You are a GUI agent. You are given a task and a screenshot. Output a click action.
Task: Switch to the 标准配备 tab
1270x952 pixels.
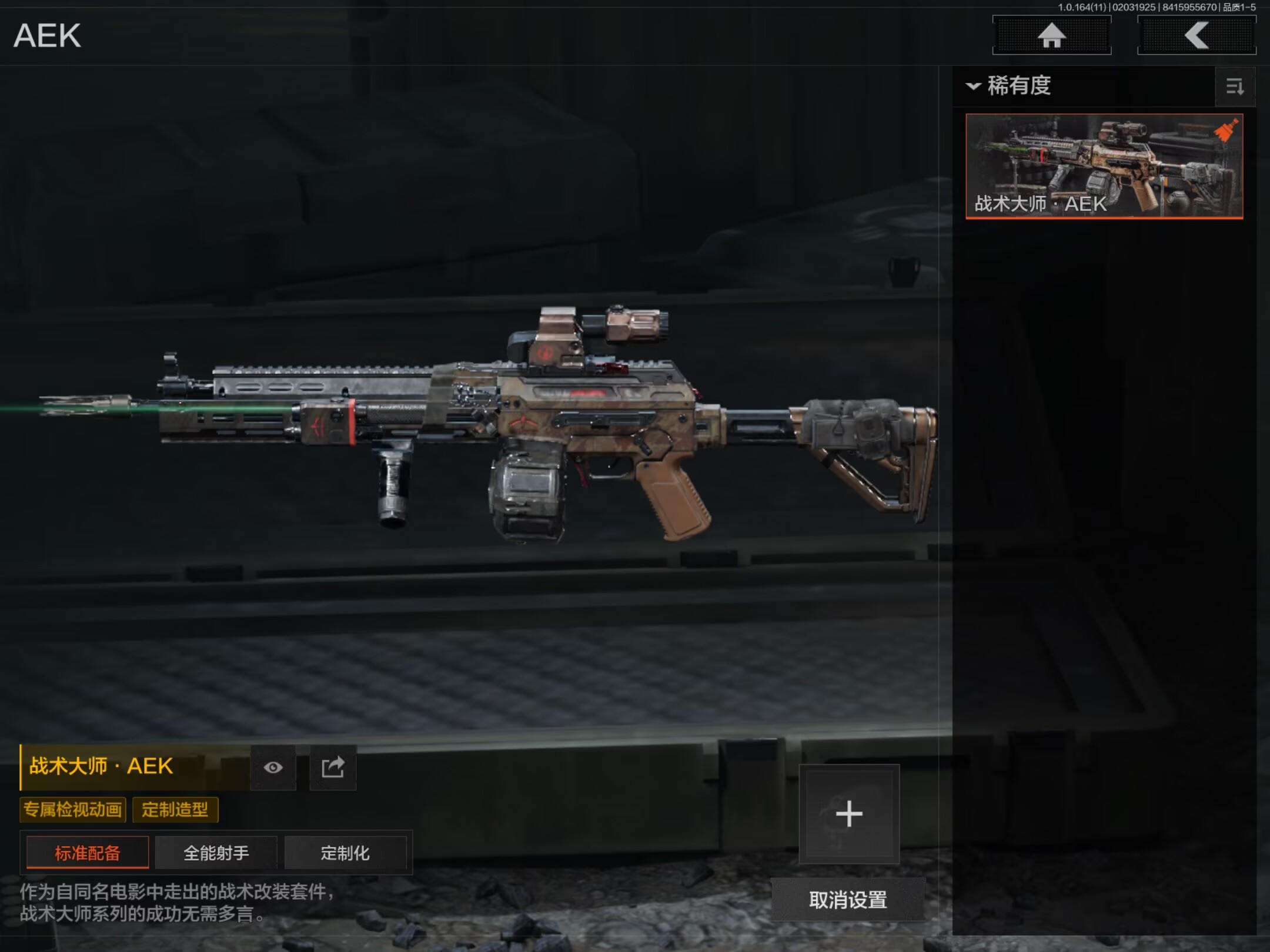(x=88, y=853)
